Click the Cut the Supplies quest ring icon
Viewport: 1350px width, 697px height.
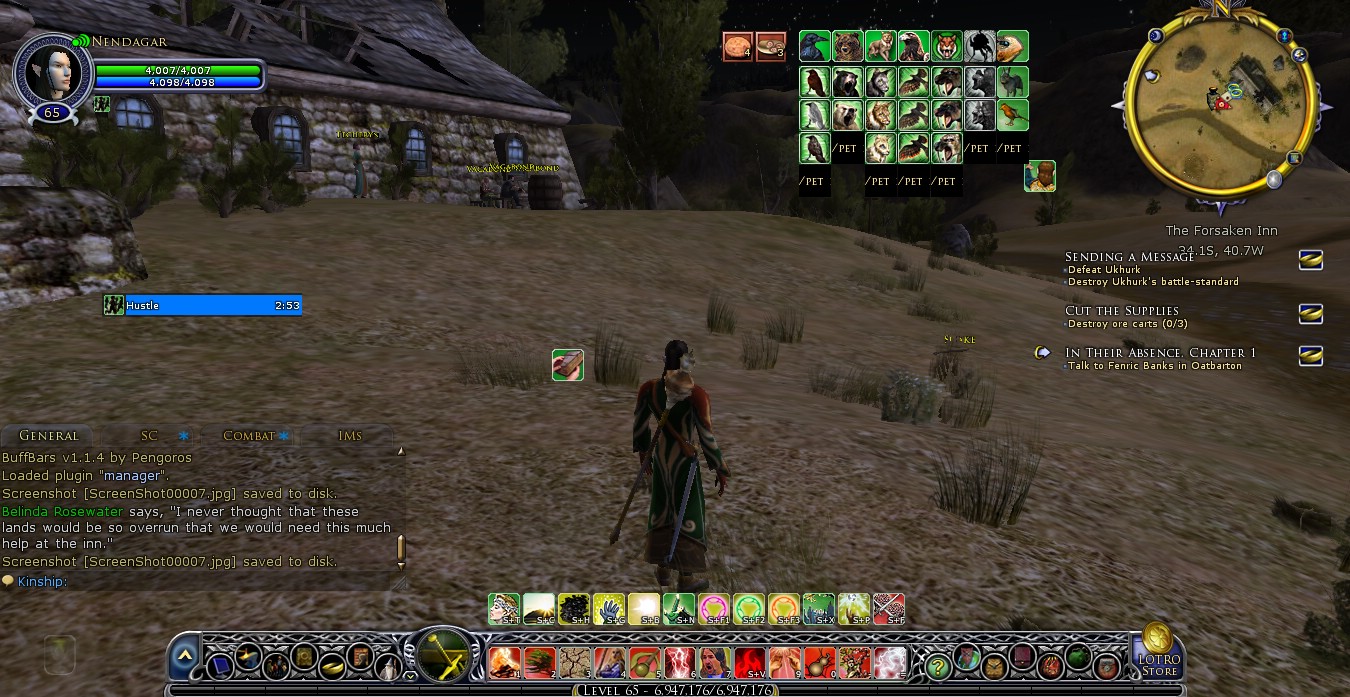coord(1310,314)
